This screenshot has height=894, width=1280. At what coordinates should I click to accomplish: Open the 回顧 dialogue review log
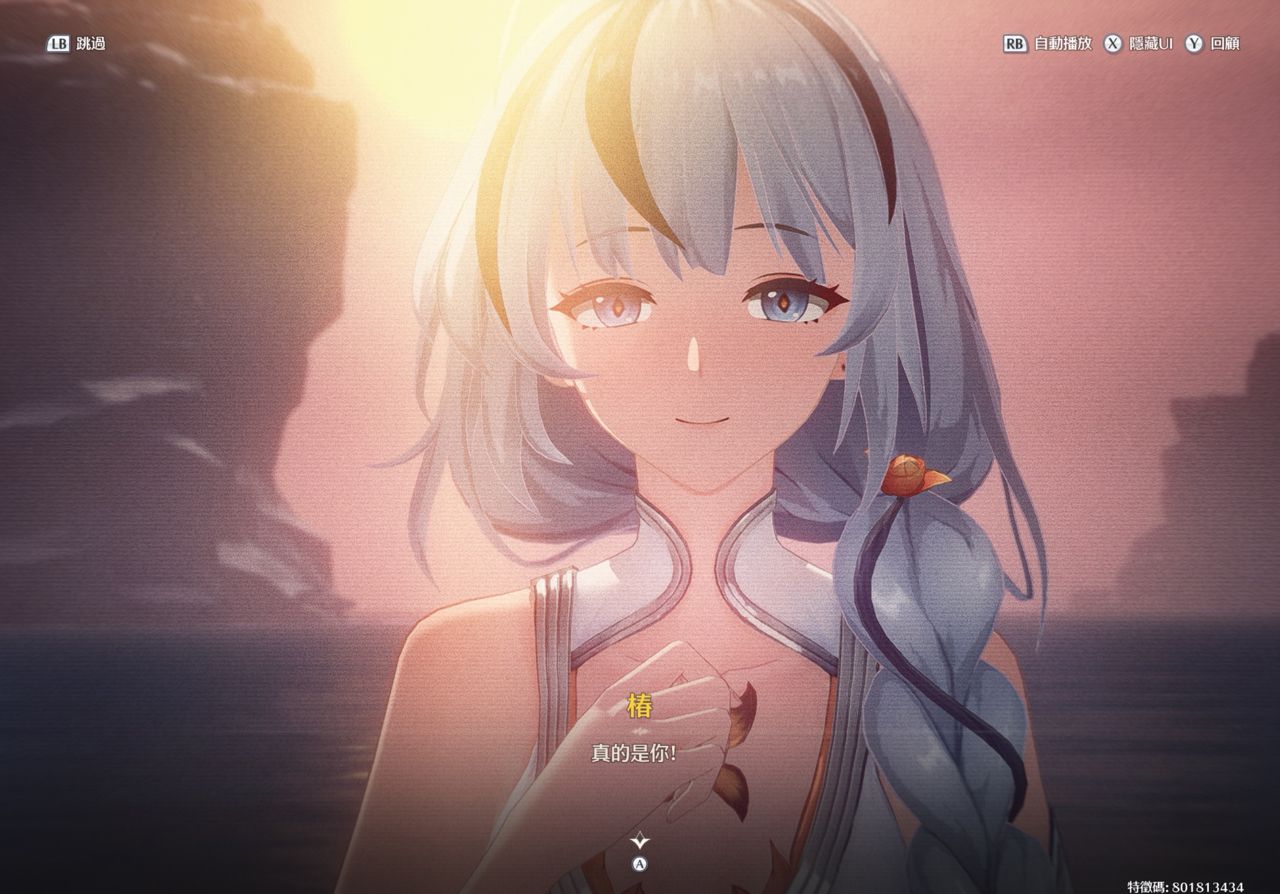(1213, 44)
